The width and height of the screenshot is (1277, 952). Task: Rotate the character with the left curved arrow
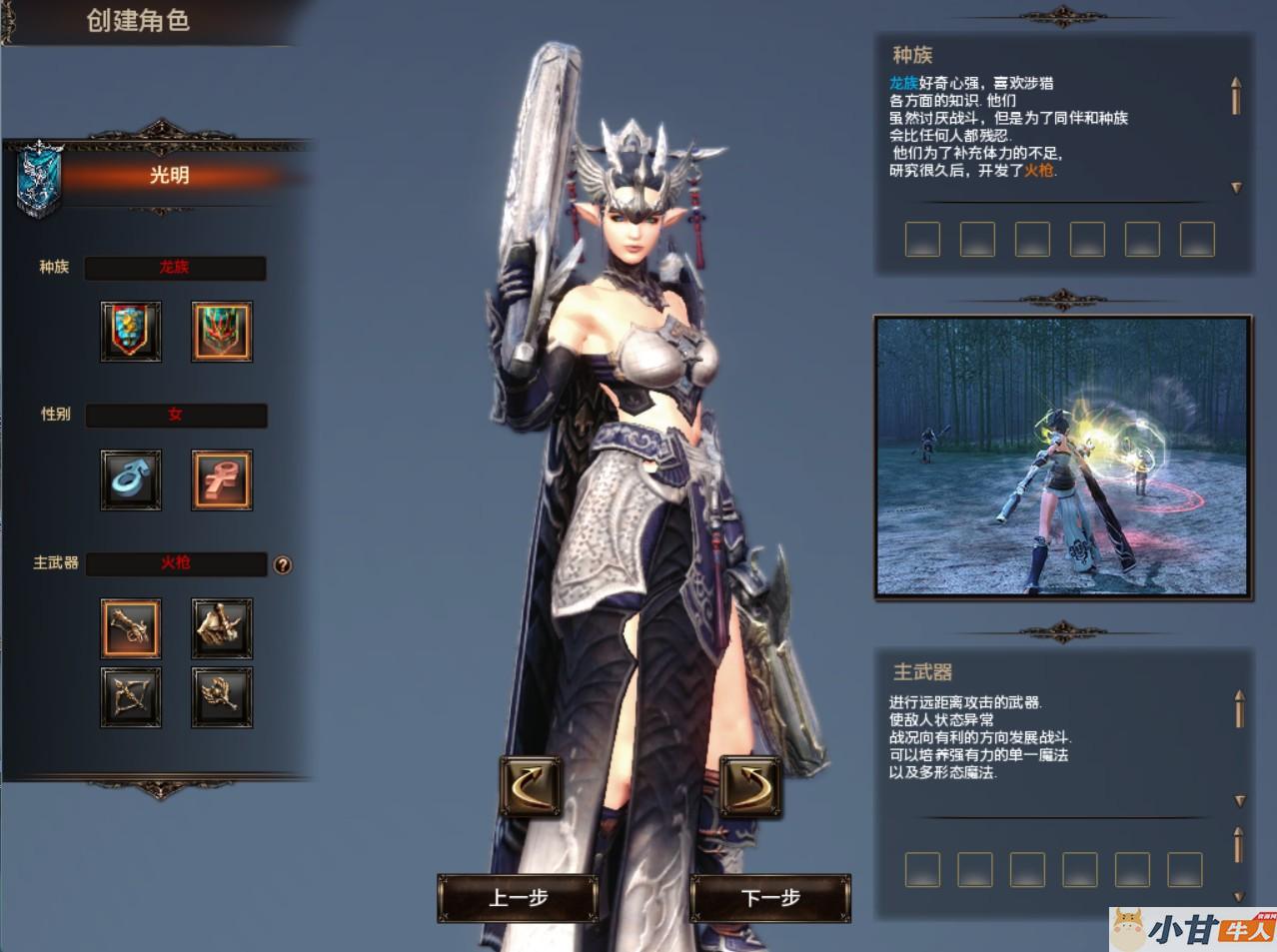(530, 785)
